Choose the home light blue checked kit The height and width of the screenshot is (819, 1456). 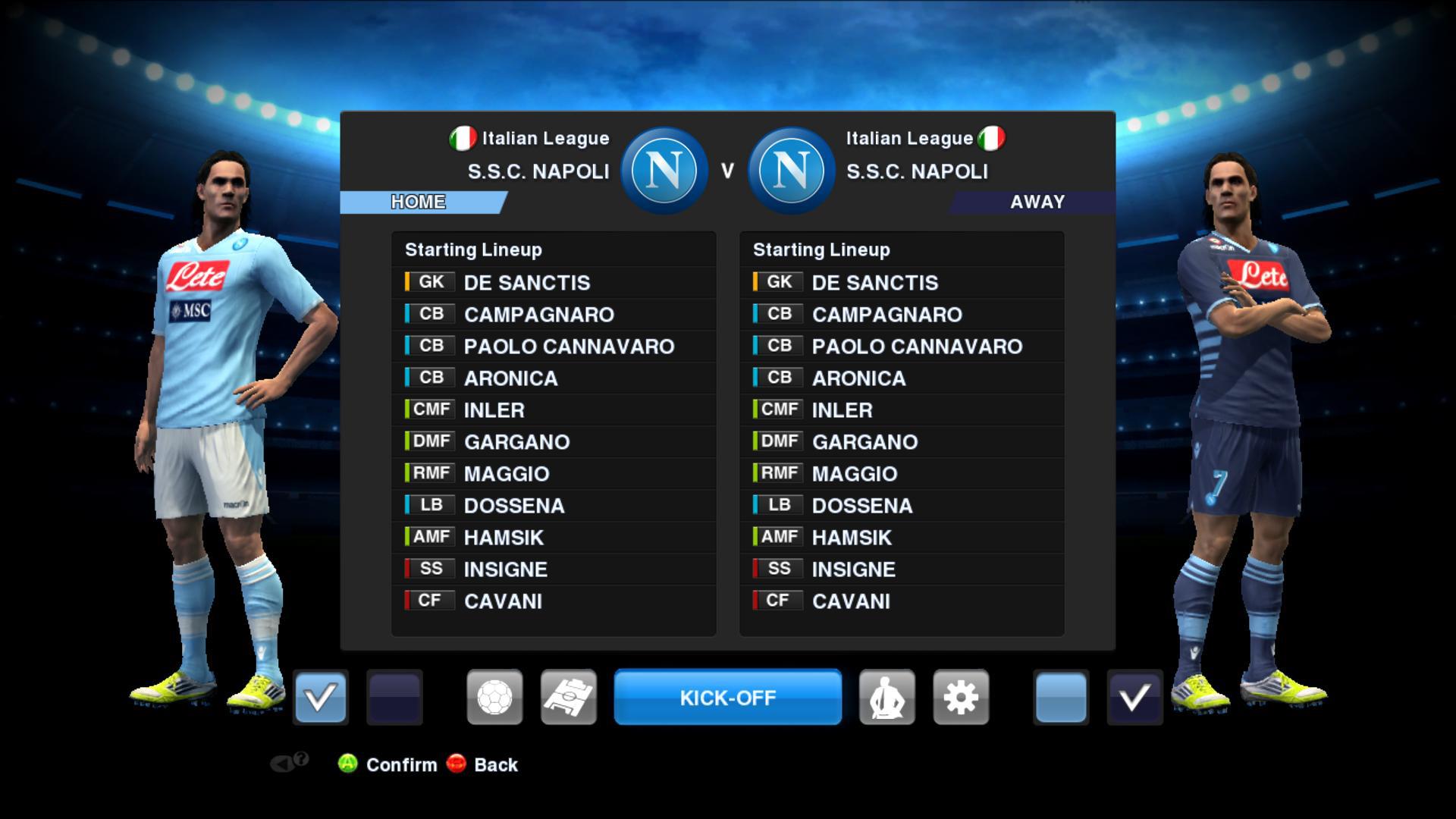point(320,697)
